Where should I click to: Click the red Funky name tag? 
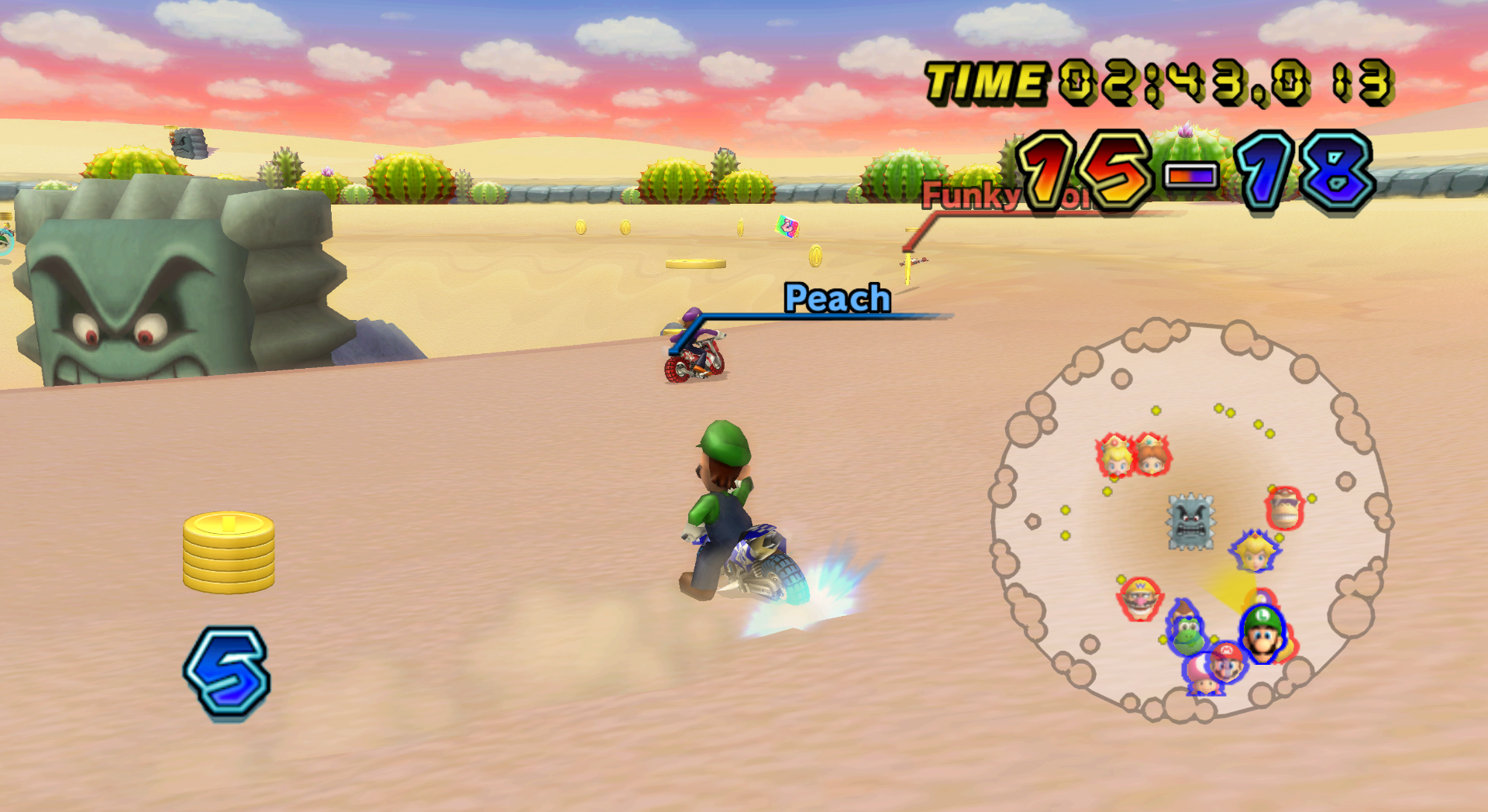970,194
